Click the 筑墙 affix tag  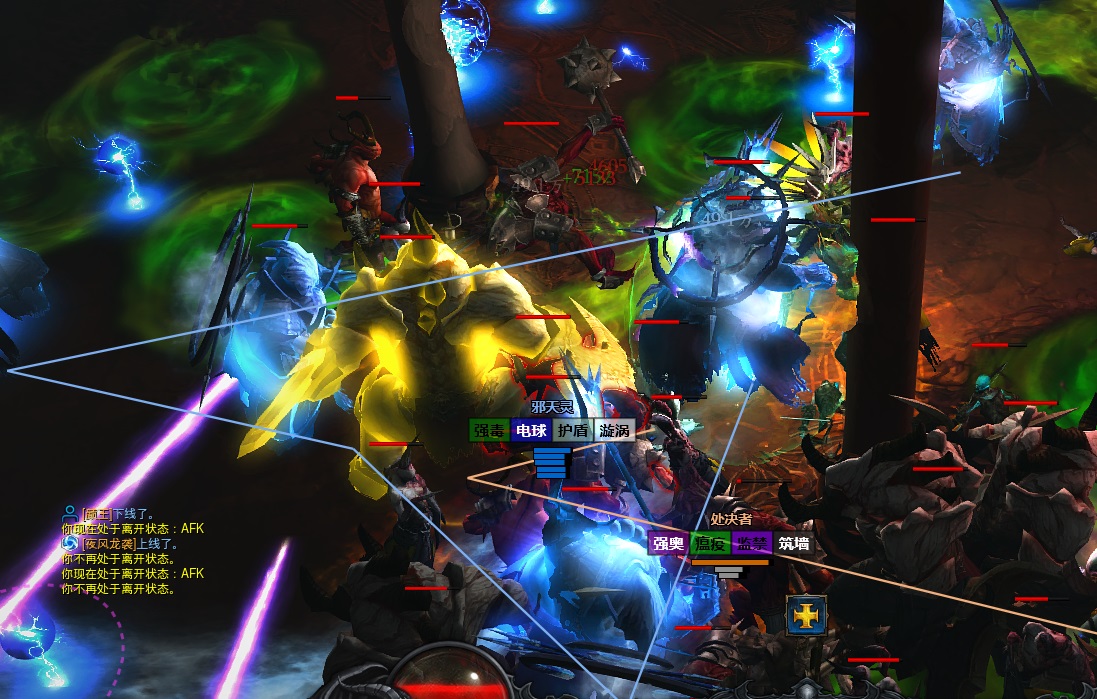793,545
